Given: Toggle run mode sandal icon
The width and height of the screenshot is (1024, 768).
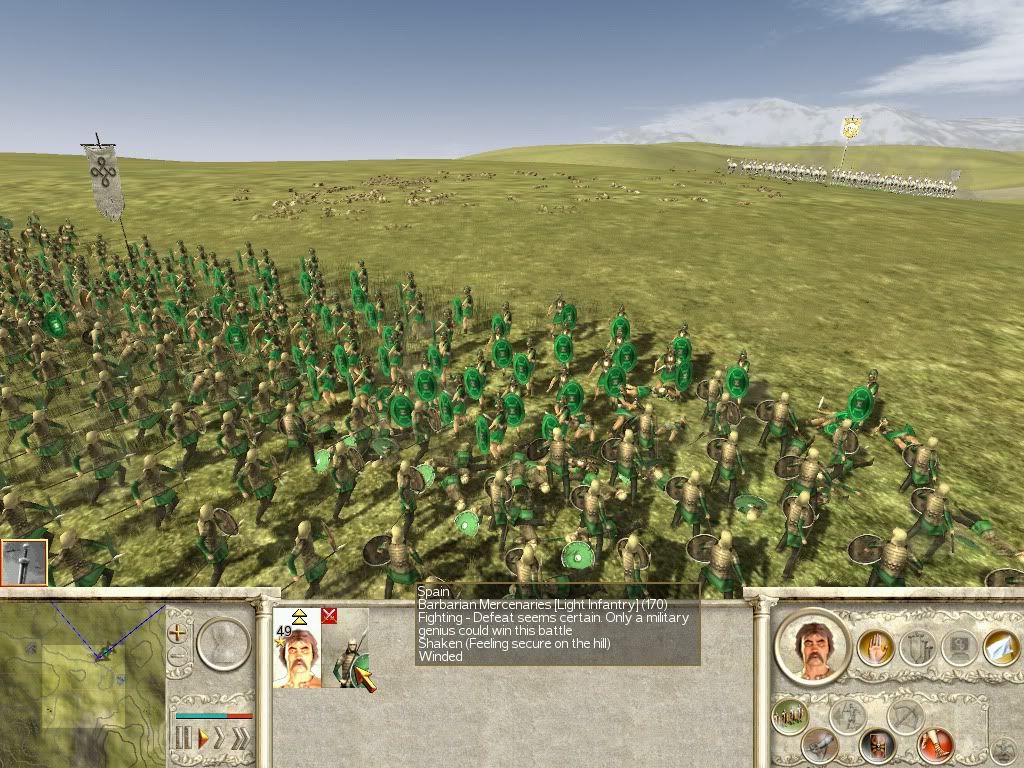Looking at the screenshot, I should [936, 745].
